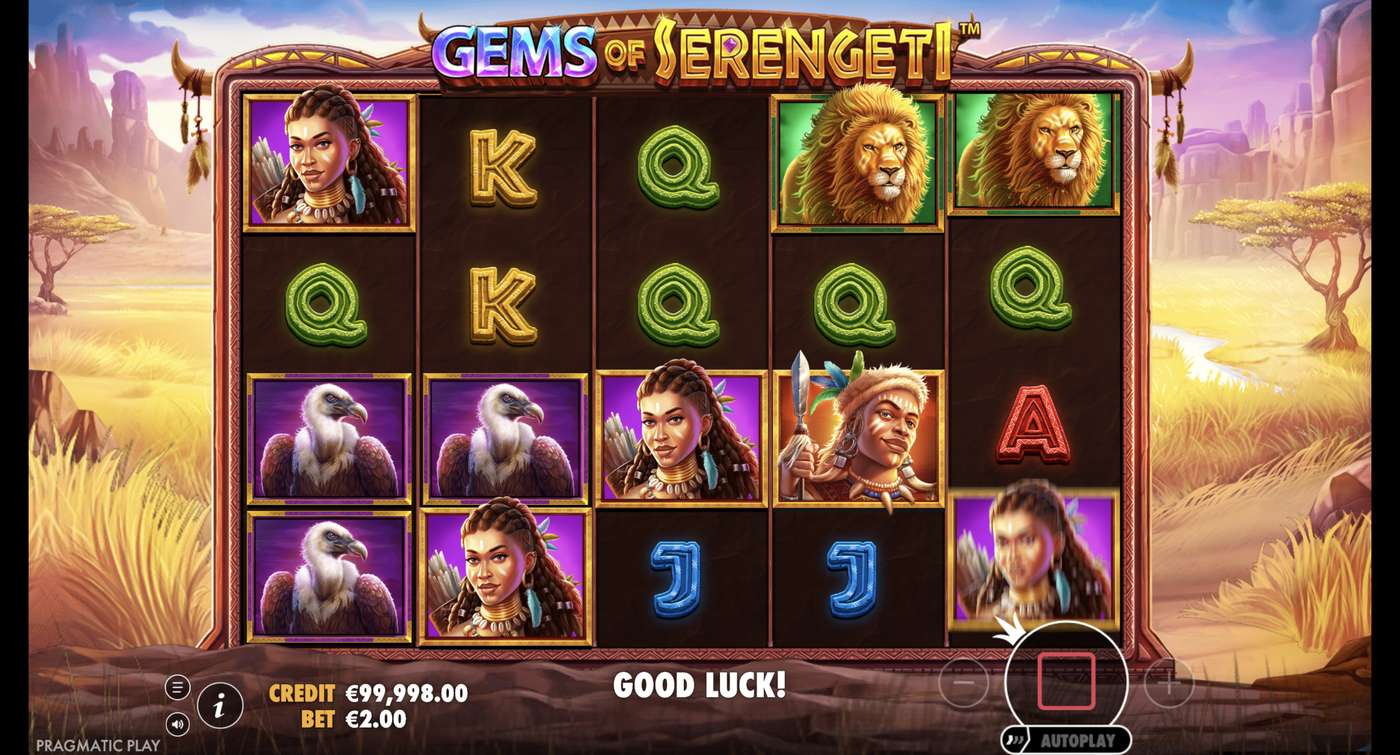Mute the game sound
Viewport: 1400px width, 755px height.
click(x=176, y=722)
